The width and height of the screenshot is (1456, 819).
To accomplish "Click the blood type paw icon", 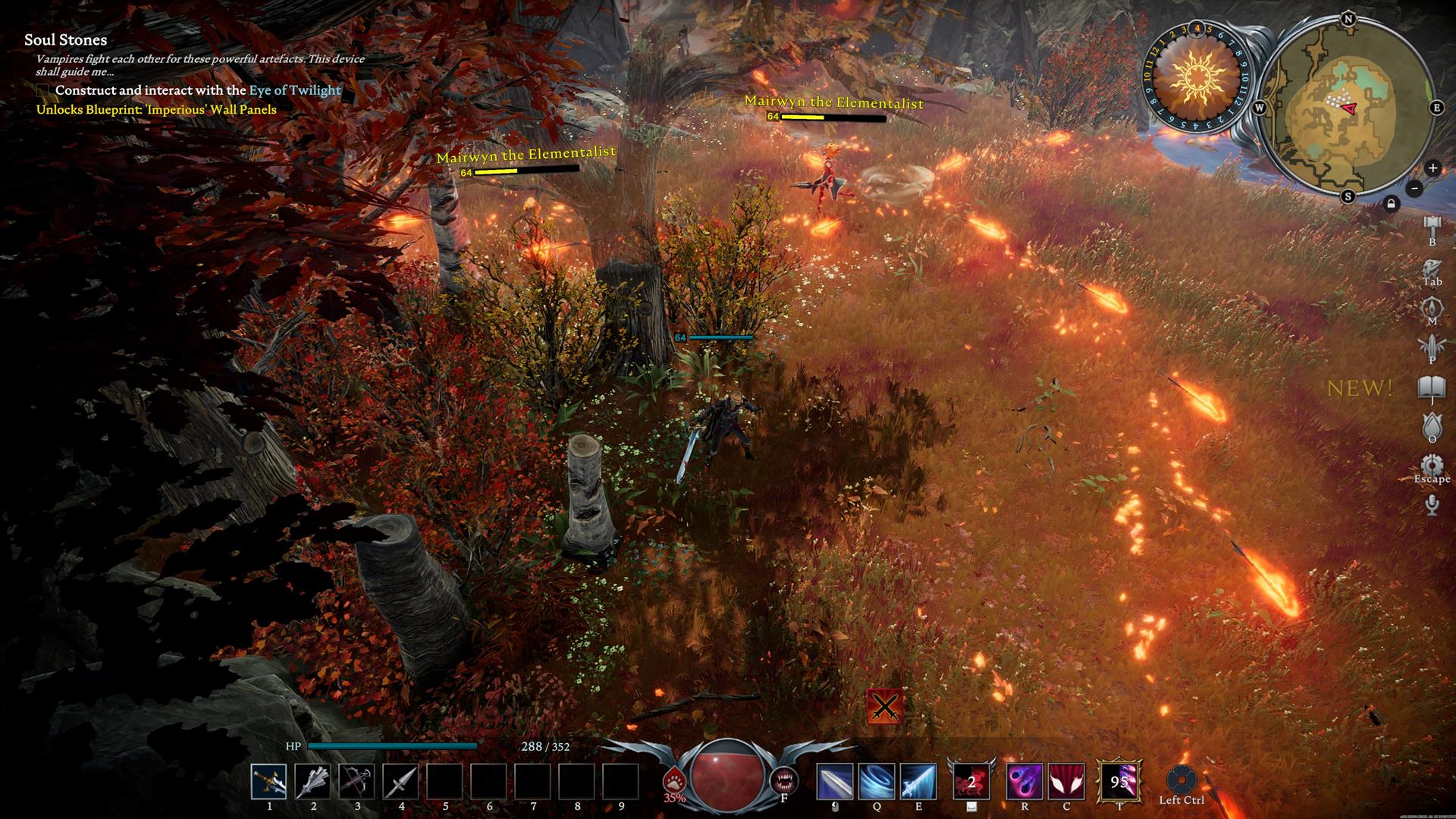I will pyautogui.click(x=673, y=780).
